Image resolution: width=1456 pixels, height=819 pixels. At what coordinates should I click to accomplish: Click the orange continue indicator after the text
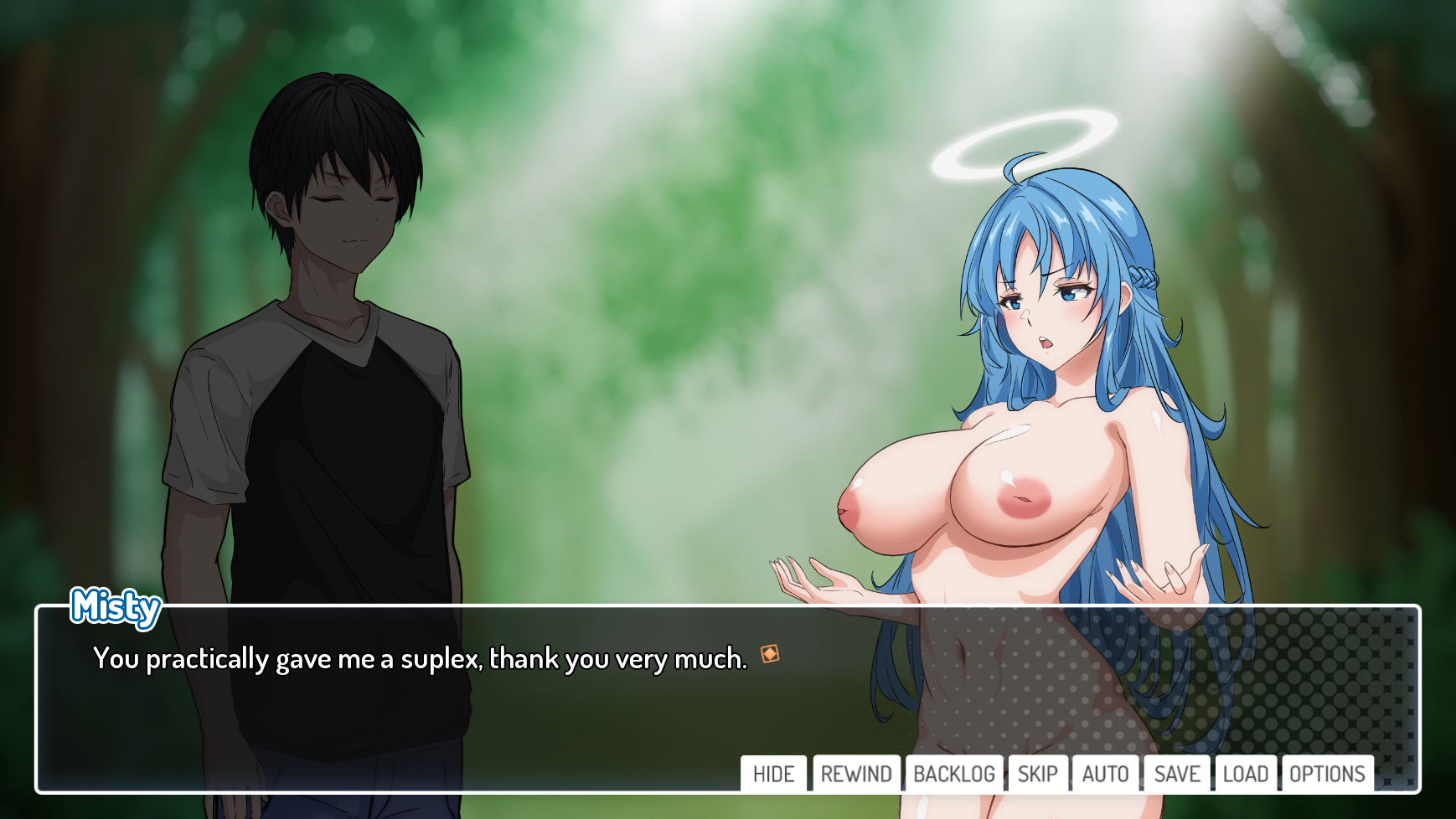[770, 654]
